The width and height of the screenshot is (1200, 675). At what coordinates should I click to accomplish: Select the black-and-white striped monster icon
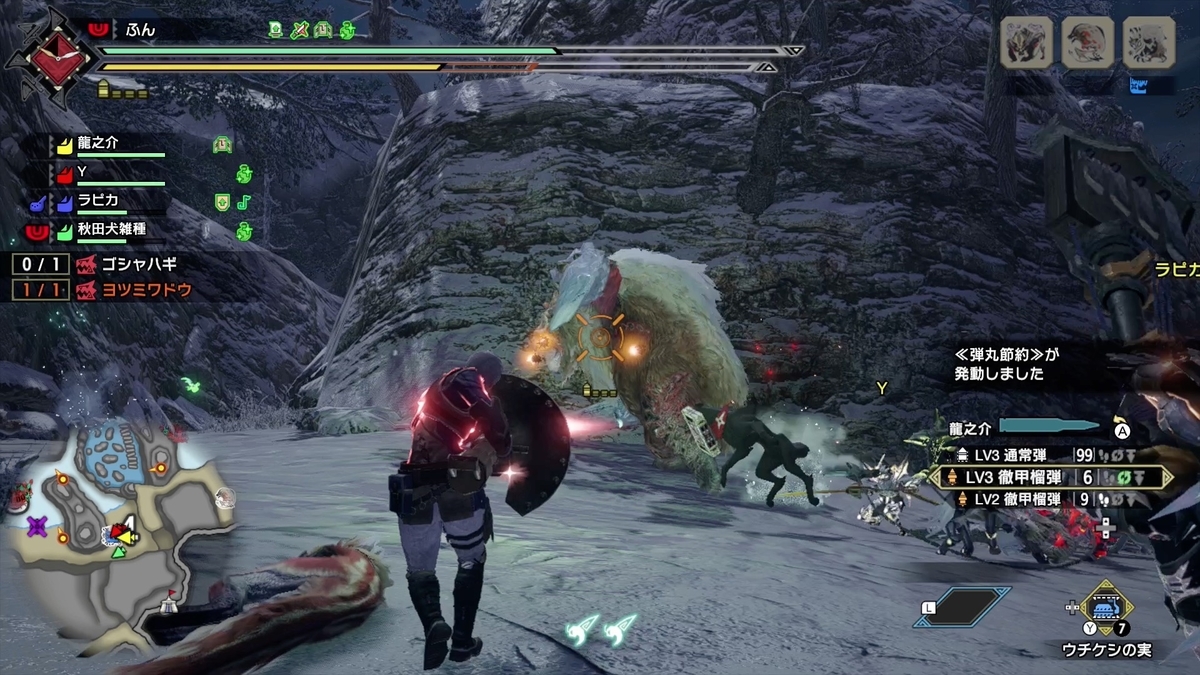pyautogui.click(x=1148, y=42)
